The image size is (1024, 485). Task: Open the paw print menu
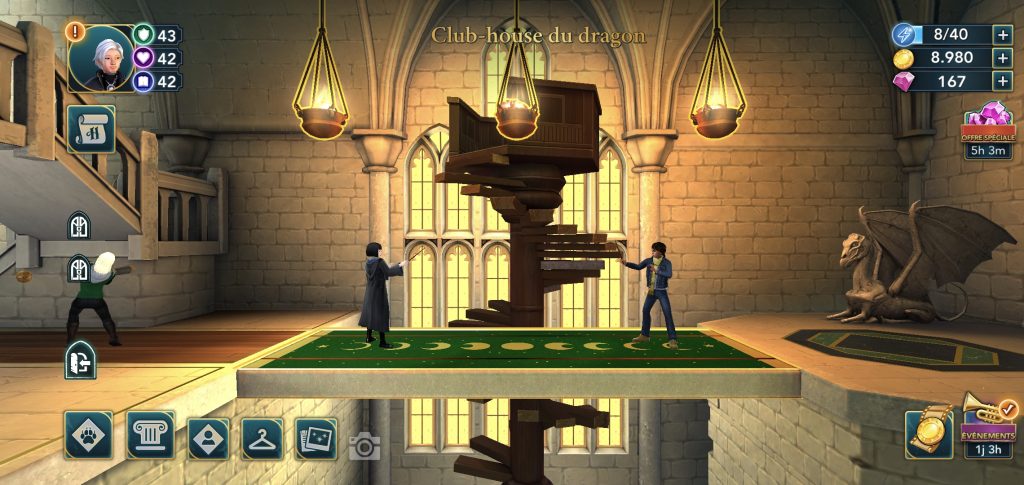tap(88, 435)
